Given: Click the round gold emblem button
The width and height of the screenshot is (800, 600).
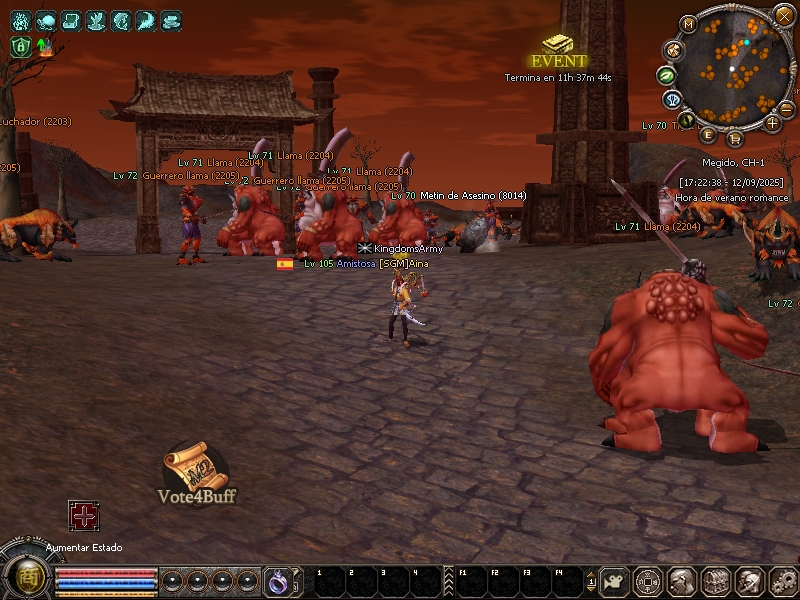Looking at the screenshot, I should pyautogui.click(x=21, y=578).
